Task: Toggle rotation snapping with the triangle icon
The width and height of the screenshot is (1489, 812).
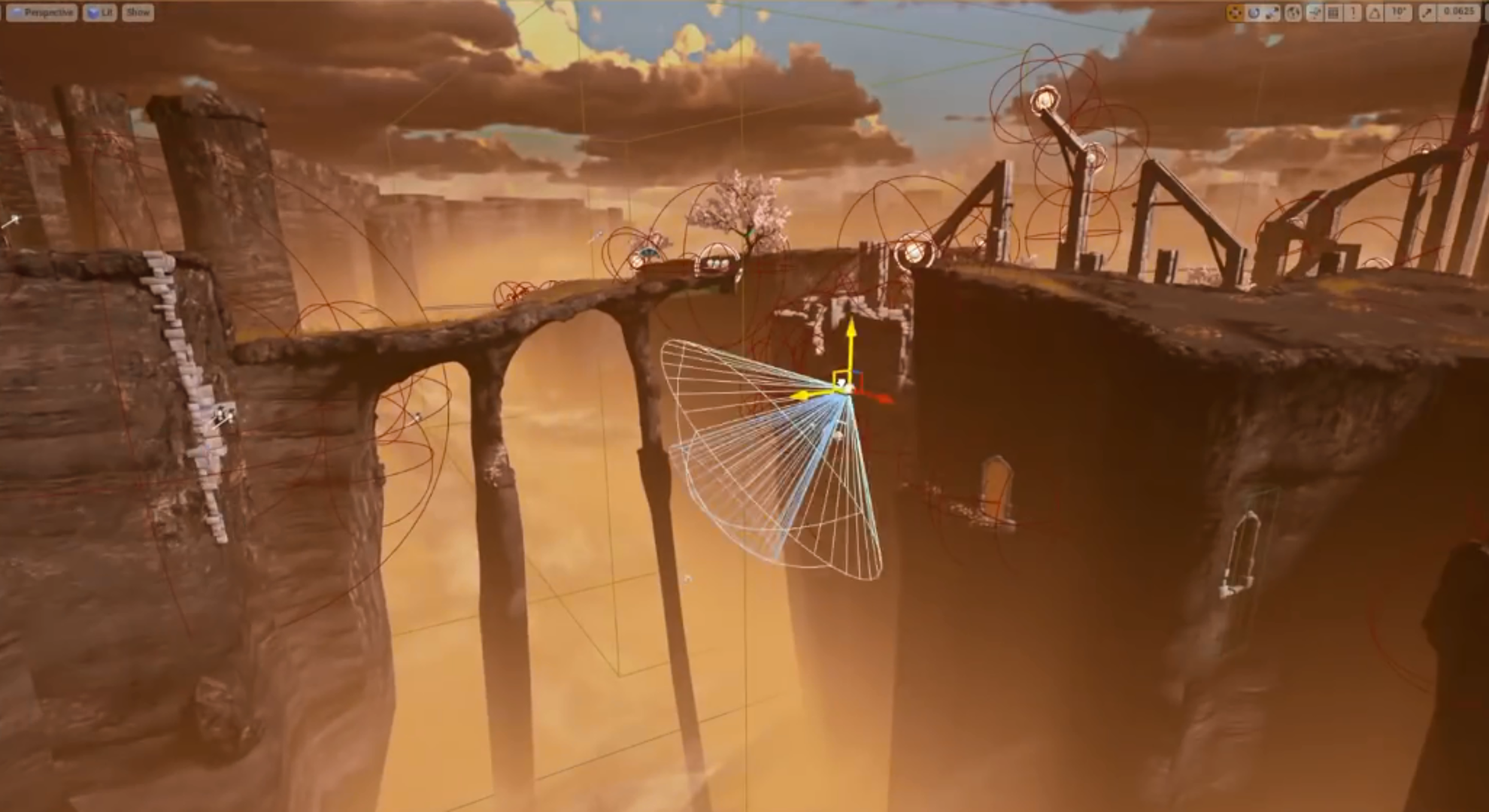Action: click(1375, 13)
